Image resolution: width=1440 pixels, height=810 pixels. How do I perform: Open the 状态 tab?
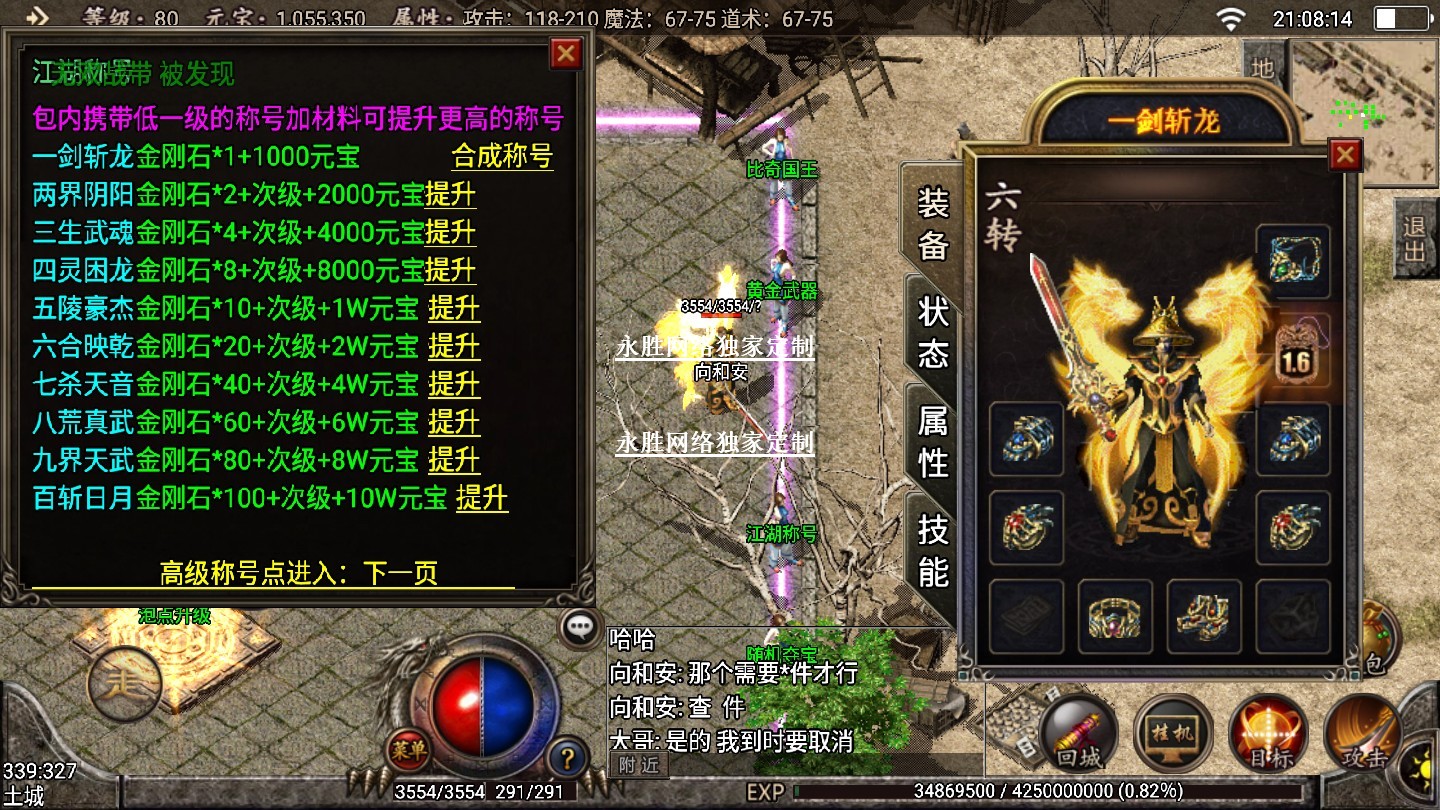932,333
